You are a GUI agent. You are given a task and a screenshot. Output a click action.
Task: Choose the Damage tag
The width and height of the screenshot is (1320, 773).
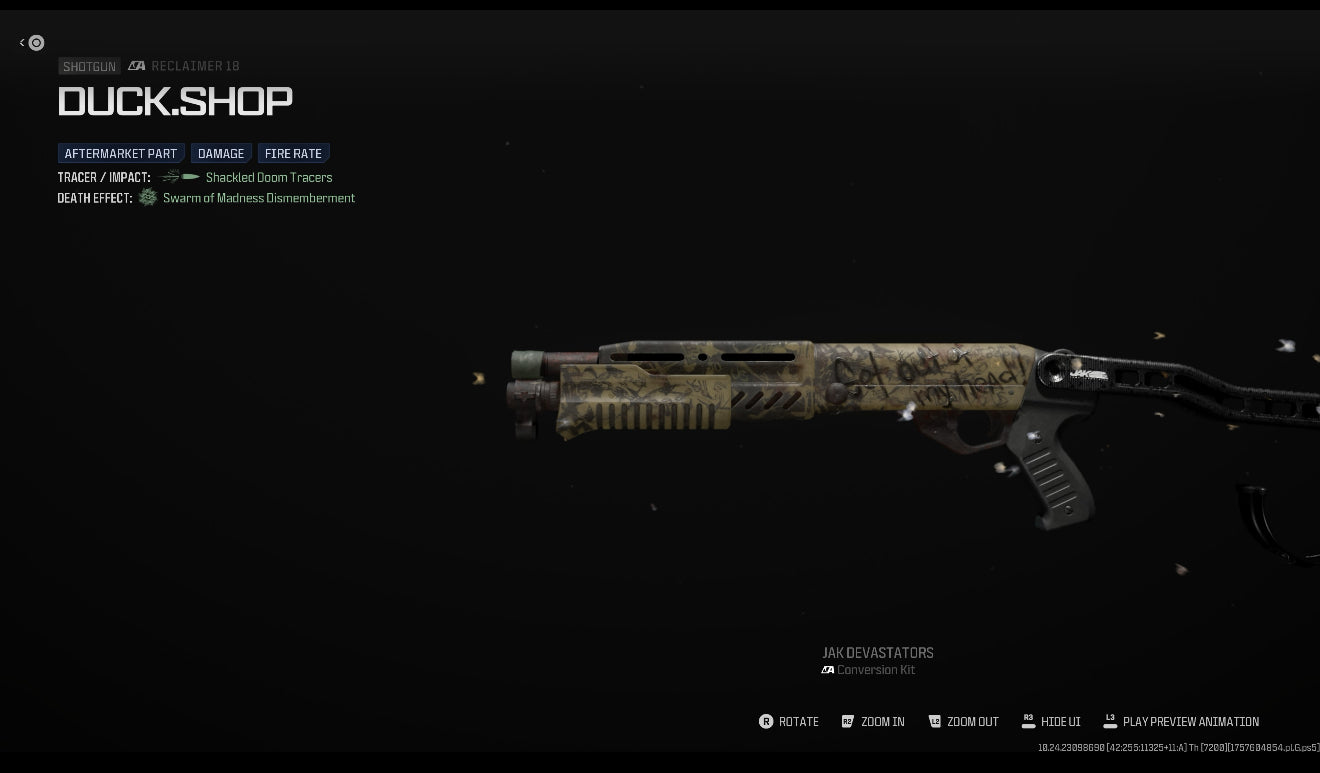pos(221,154)
